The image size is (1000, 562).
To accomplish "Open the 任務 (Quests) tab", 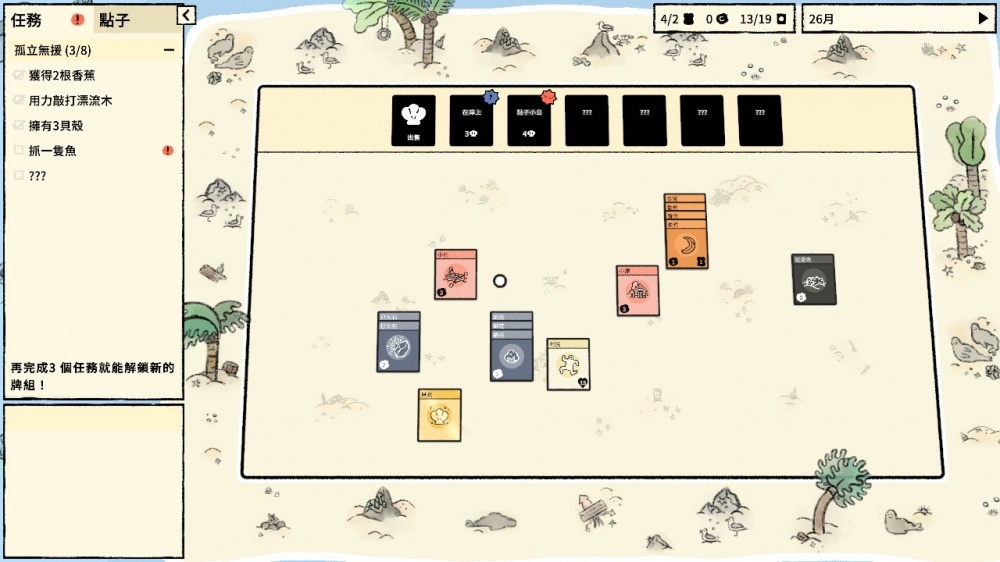I will [27, 19].
